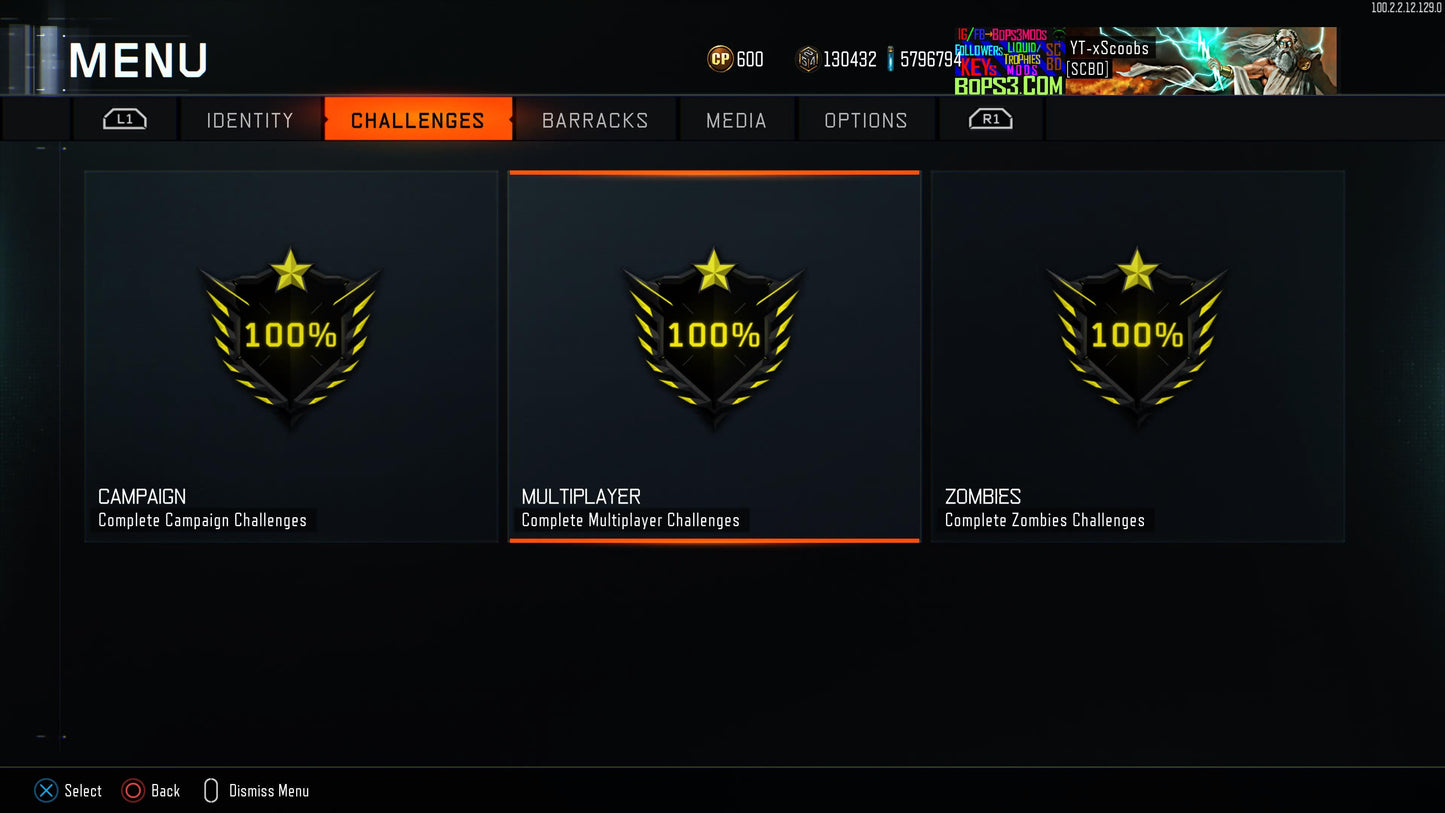Open the Campaign challenges tile
This screenshot has width=1445, height=813.
click(291, 356)
